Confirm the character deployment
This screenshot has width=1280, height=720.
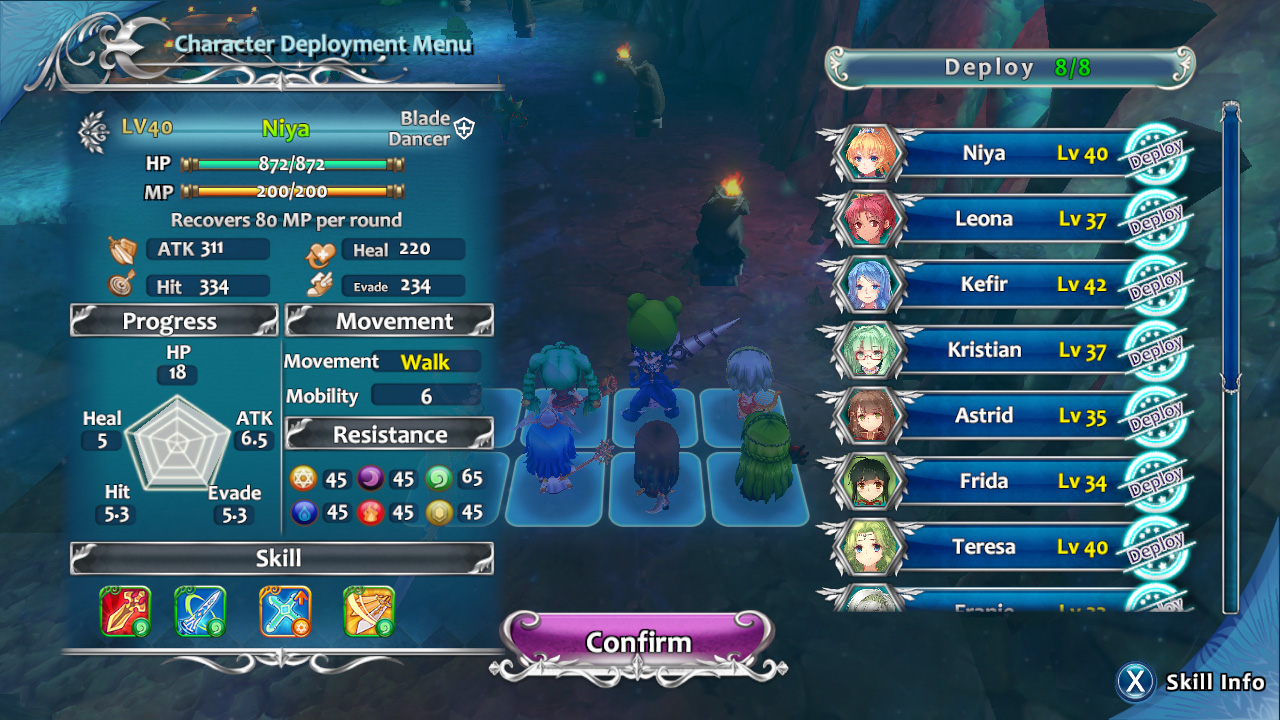point(639,641)
